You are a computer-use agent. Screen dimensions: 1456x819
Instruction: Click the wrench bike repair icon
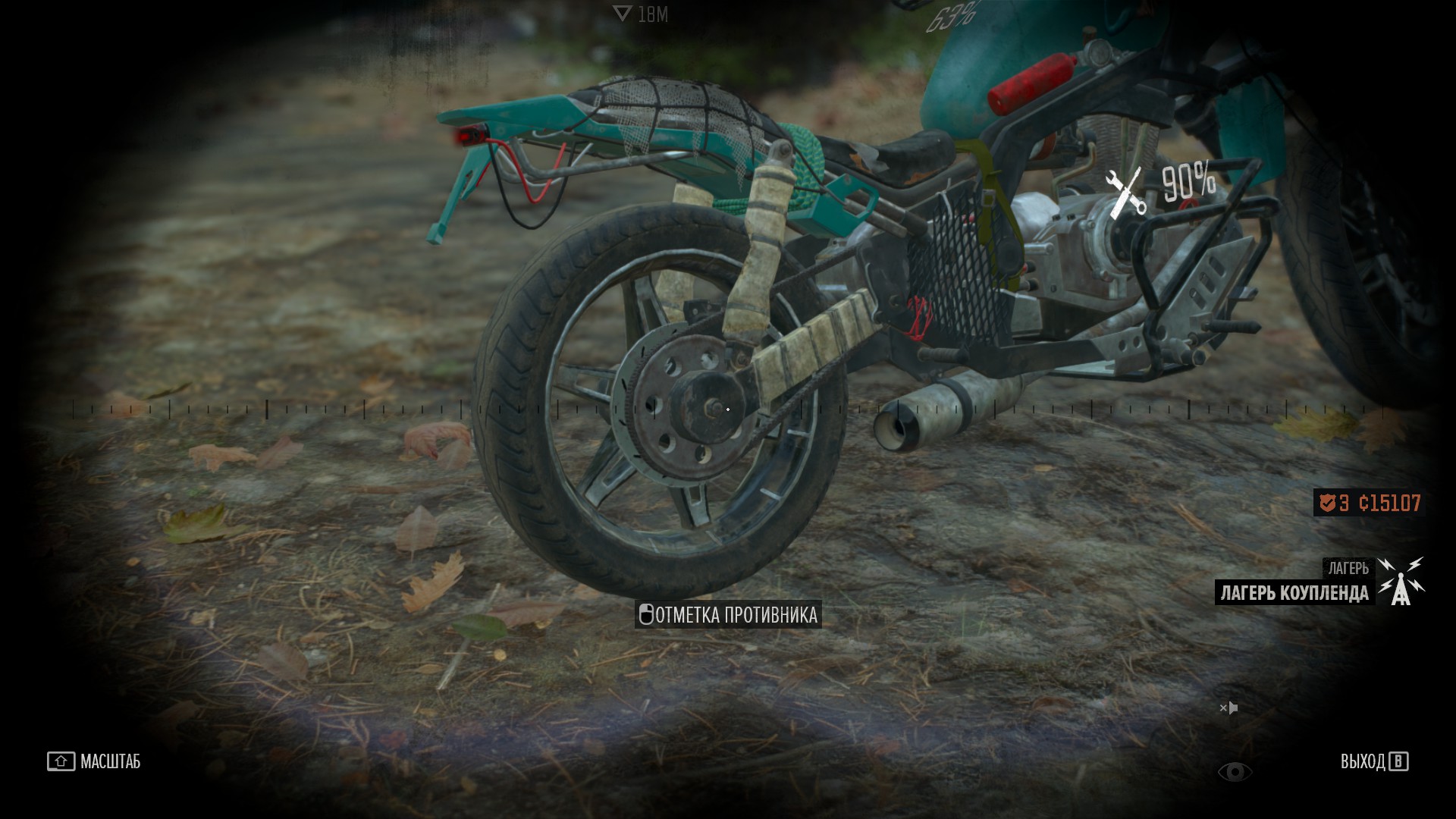1125,193
